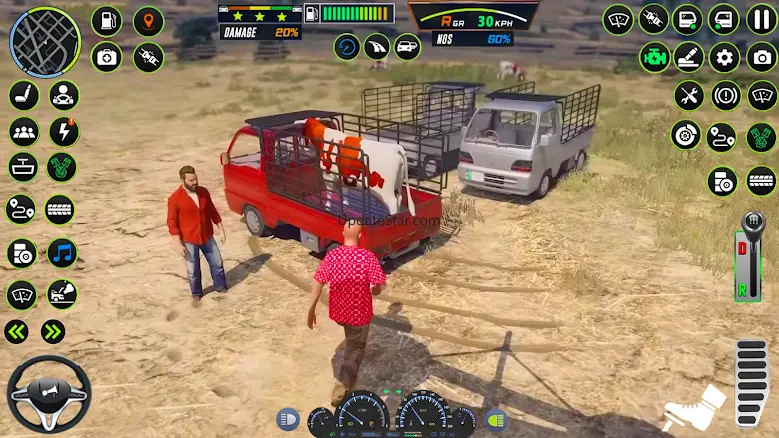Viewport: 779px width, 438px height.
Task: Toggle the music note button
Action: tap(61, 253)
